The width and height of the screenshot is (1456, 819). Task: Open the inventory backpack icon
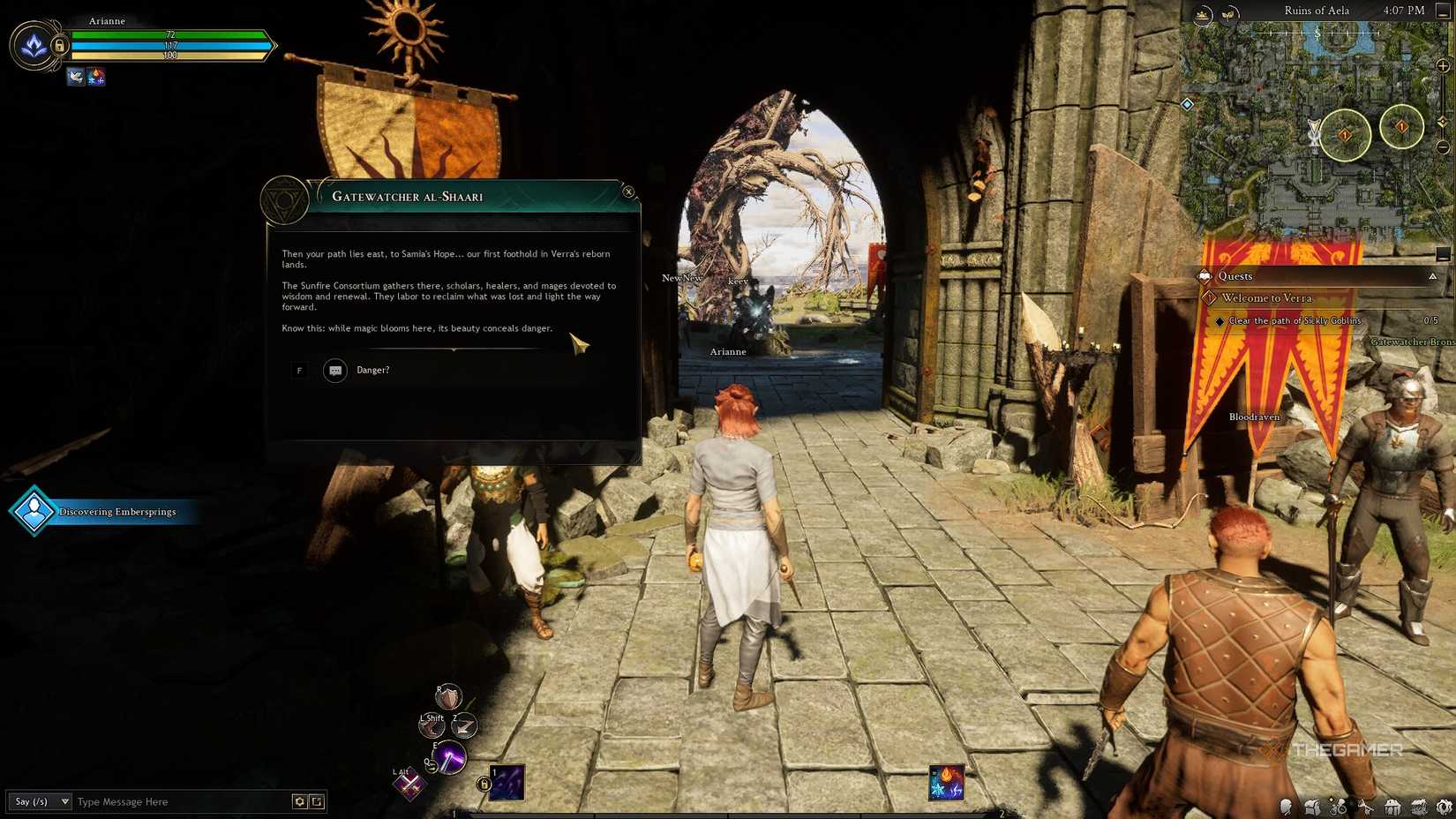tap(1311, 806)
